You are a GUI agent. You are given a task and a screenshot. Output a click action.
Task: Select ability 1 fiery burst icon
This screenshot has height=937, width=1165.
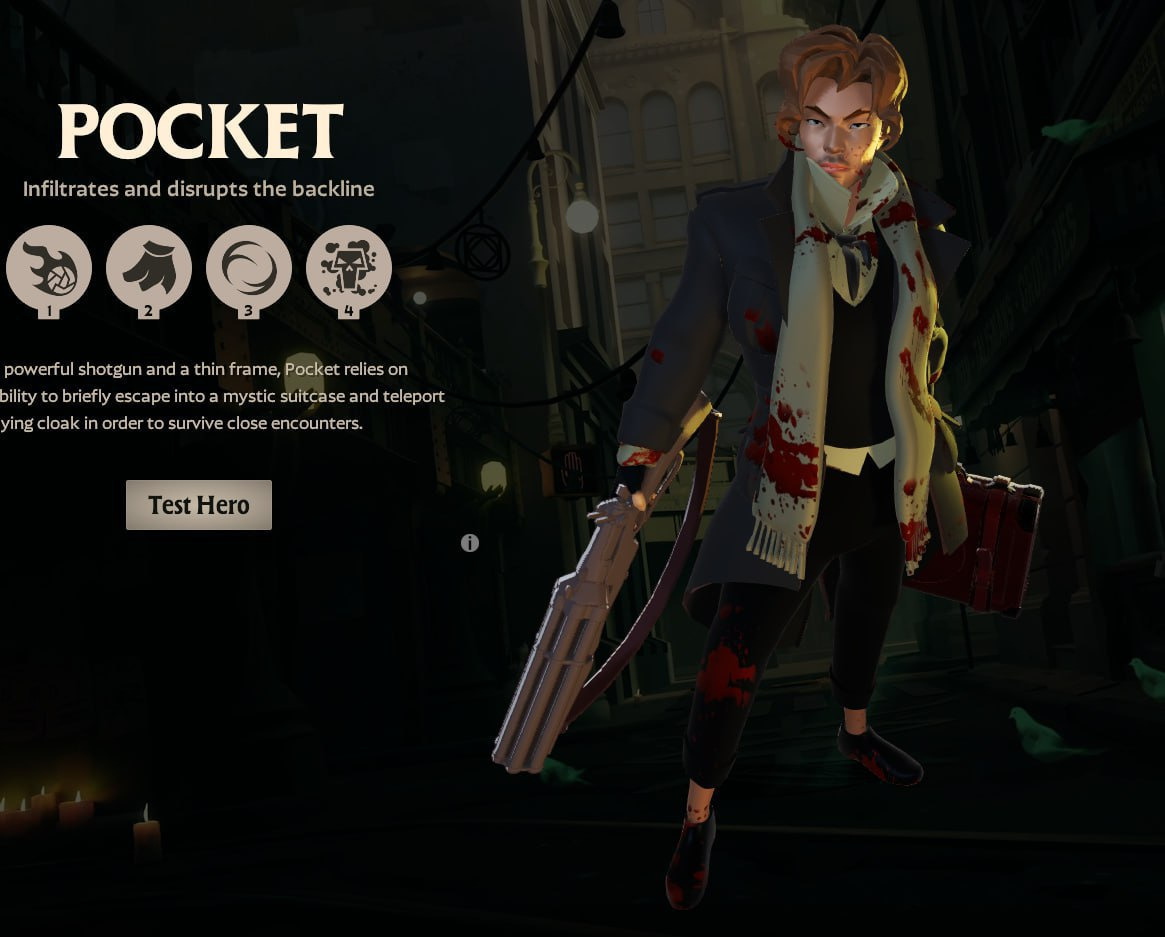(49, 268)
